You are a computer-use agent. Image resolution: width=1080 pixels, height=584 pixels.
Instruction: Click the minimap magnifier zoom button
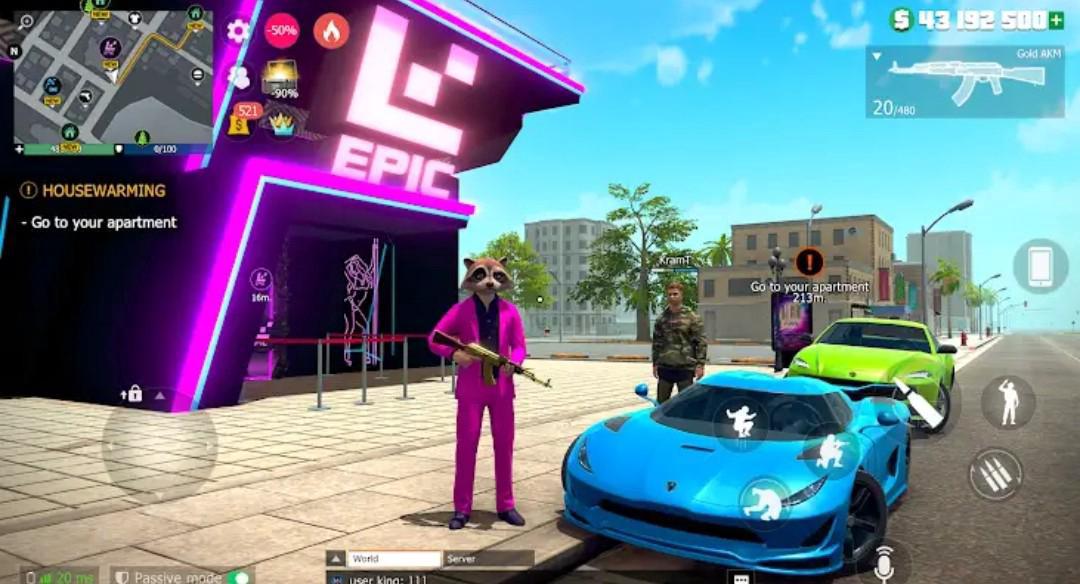26,21
